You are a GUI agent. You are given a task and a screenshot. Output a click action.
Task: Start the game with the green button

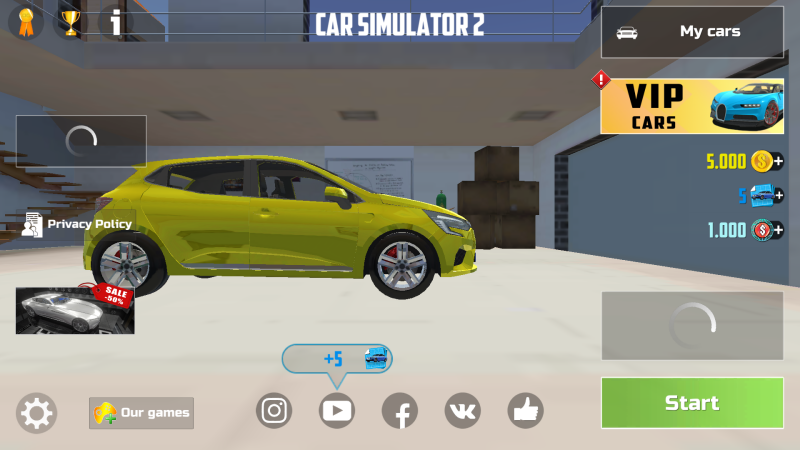click(692, 403)
